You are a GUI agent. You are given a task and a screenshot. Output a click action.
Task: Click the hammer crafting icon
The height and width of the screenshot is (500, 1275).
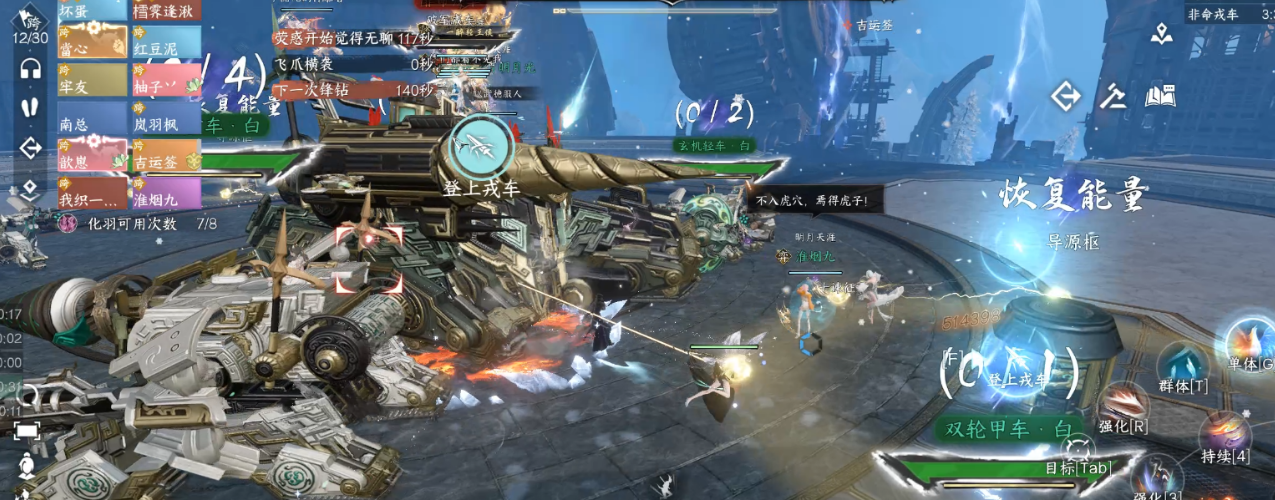tap(1113, 96)
